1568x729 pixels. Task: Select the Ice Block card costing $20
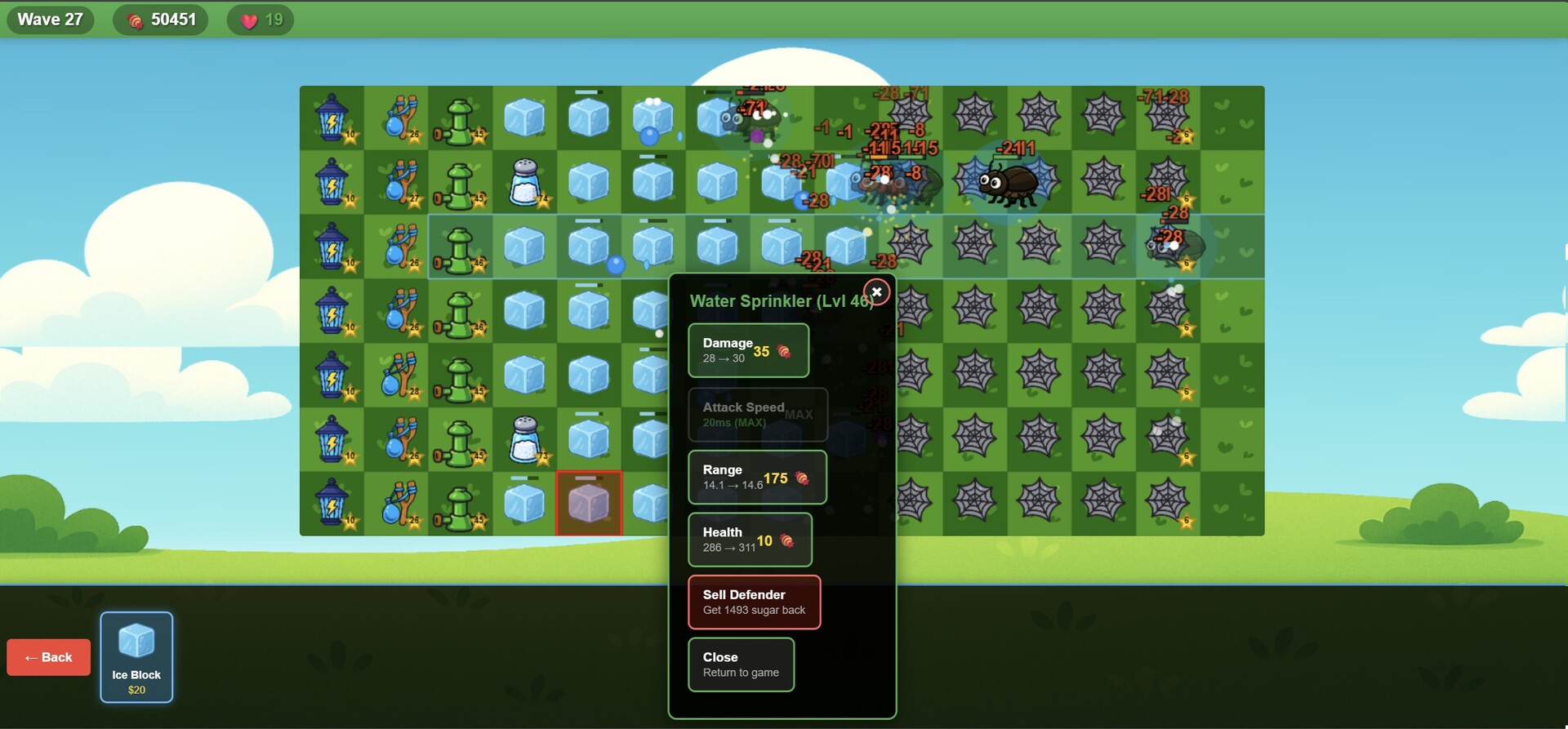[x=136, y=657]
